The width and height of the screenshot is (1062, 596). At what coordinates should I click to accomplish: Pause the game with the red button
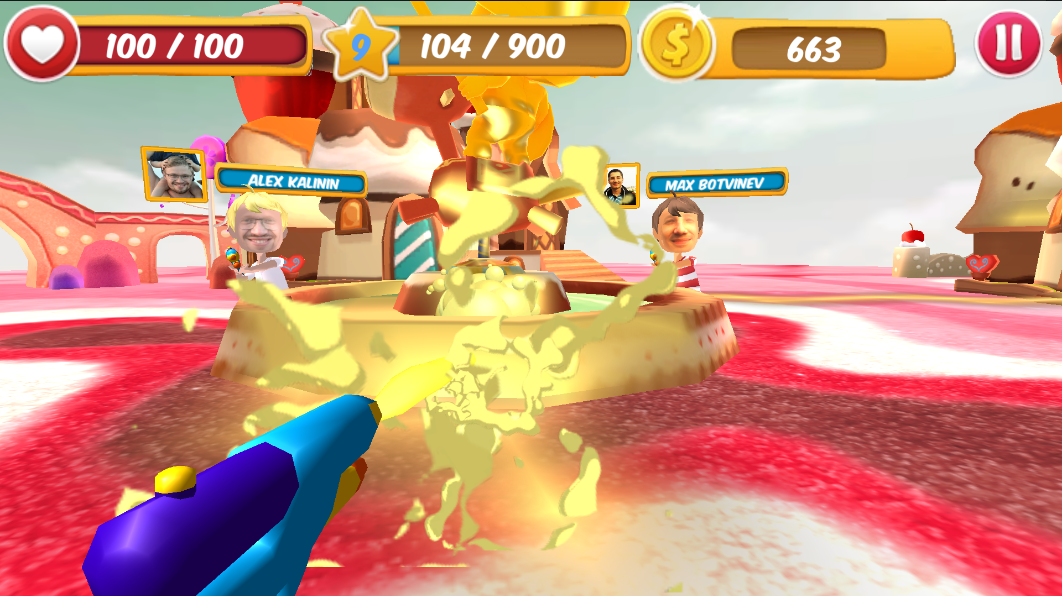1008,43
